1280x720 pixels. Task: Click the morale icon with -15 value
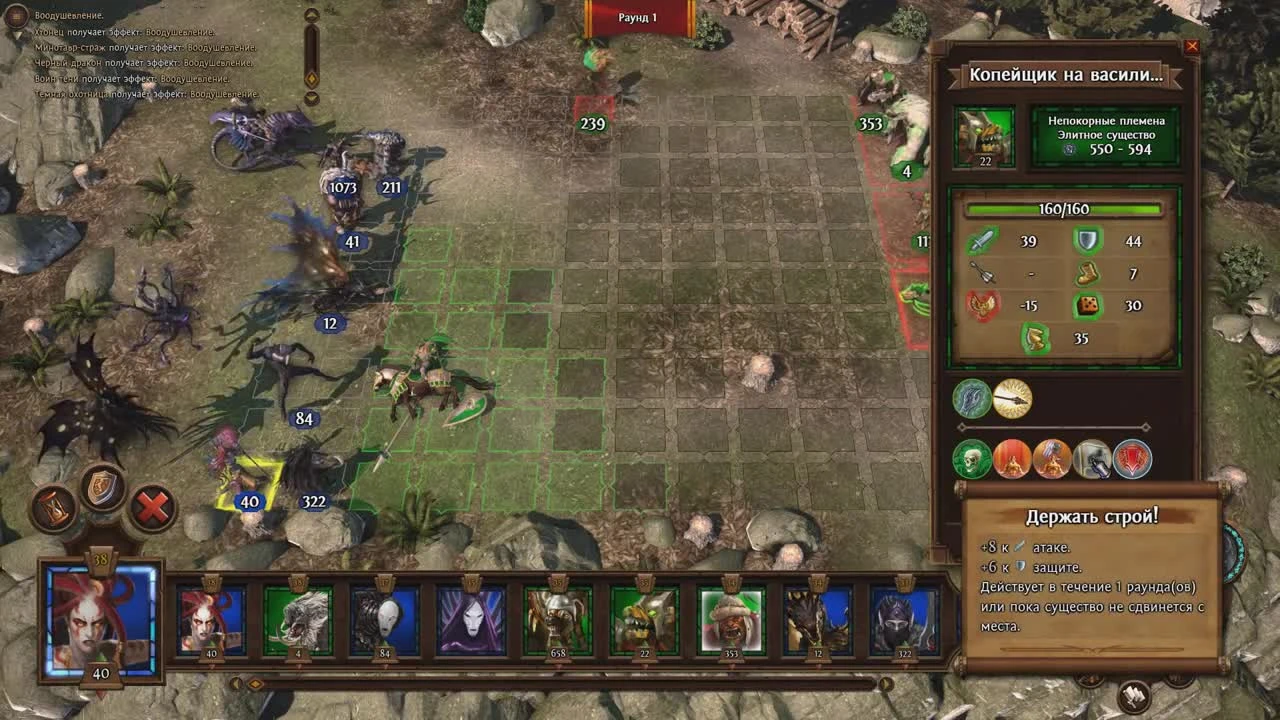(x=983, y=304)
